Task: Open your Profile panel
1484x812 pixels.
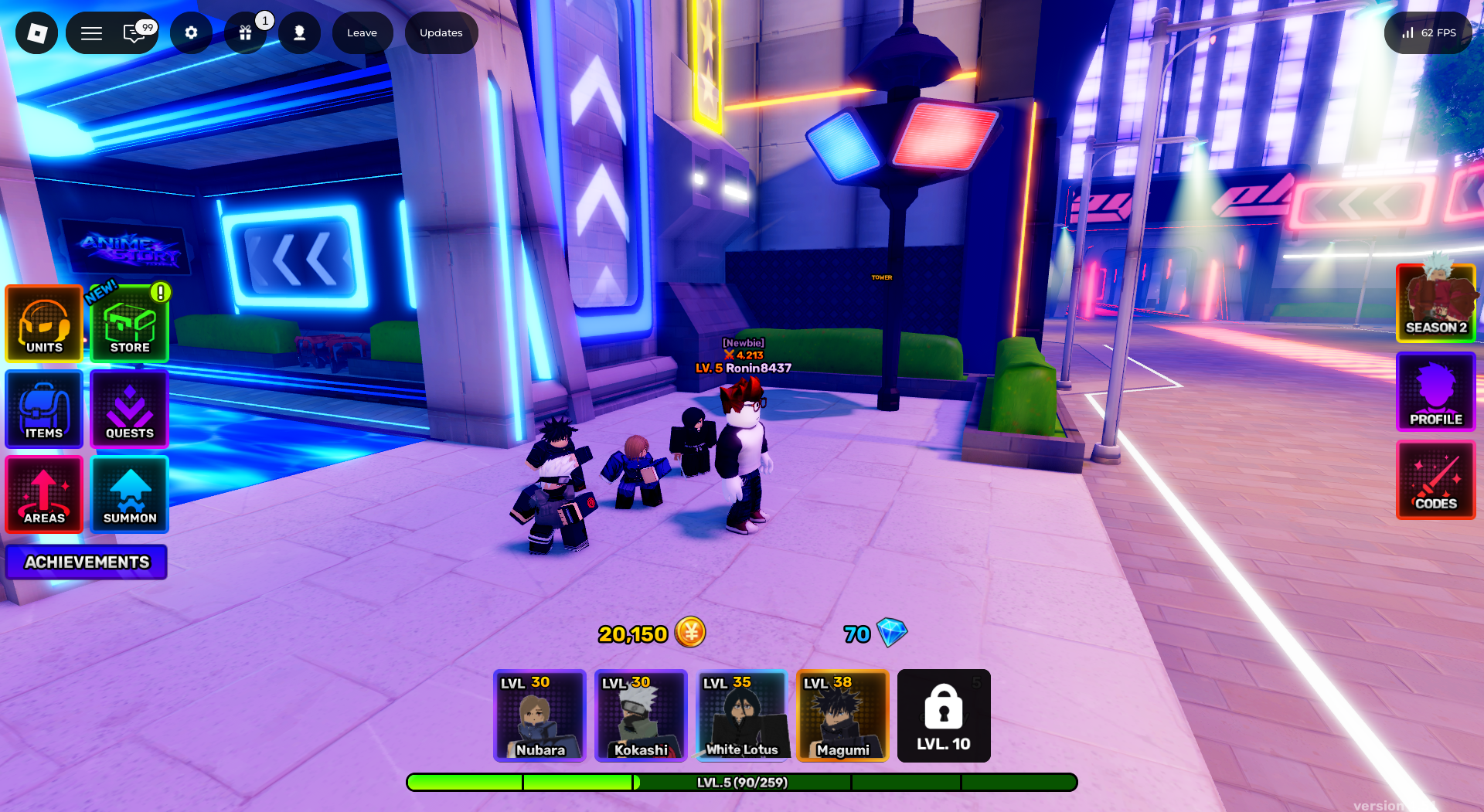Action: point(1435,392)
